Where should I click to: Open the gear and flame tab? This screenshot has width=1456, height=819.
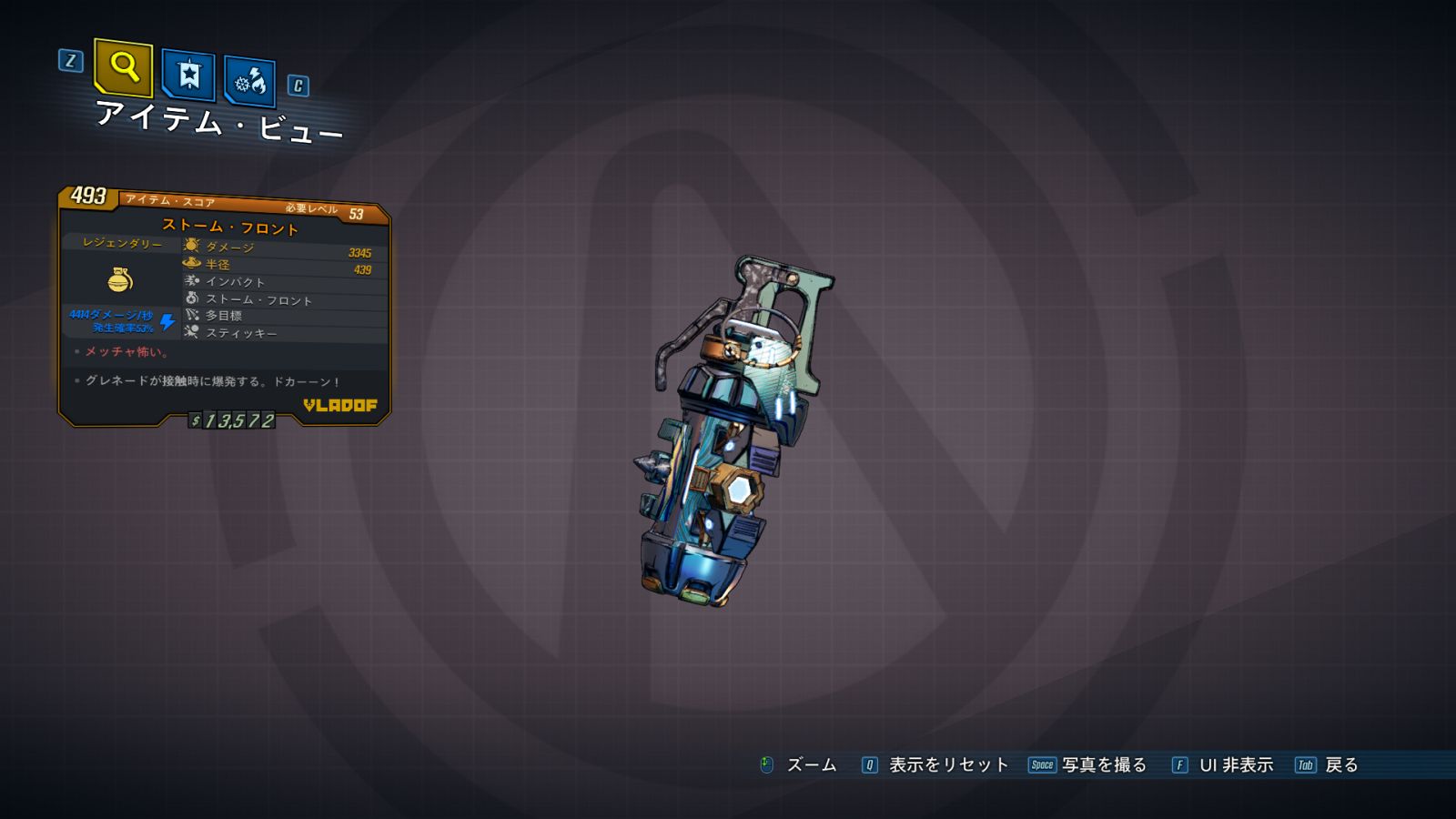click(x=249, y=82)
